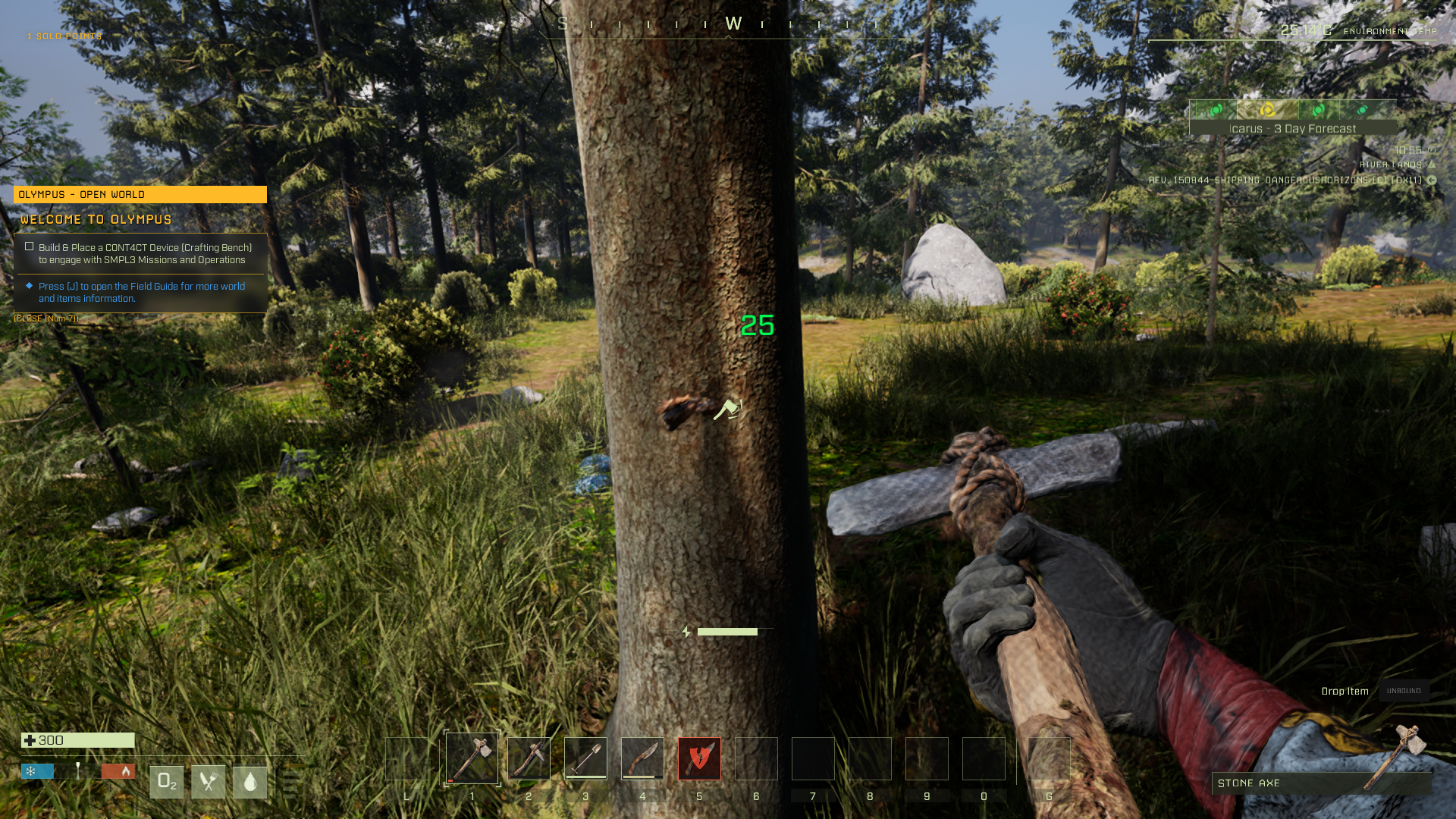This screenshot has width=1456, height=819.
Task: Click the oxygen O2 status icon
Action: pyautogui.click(x=166, y=781)
